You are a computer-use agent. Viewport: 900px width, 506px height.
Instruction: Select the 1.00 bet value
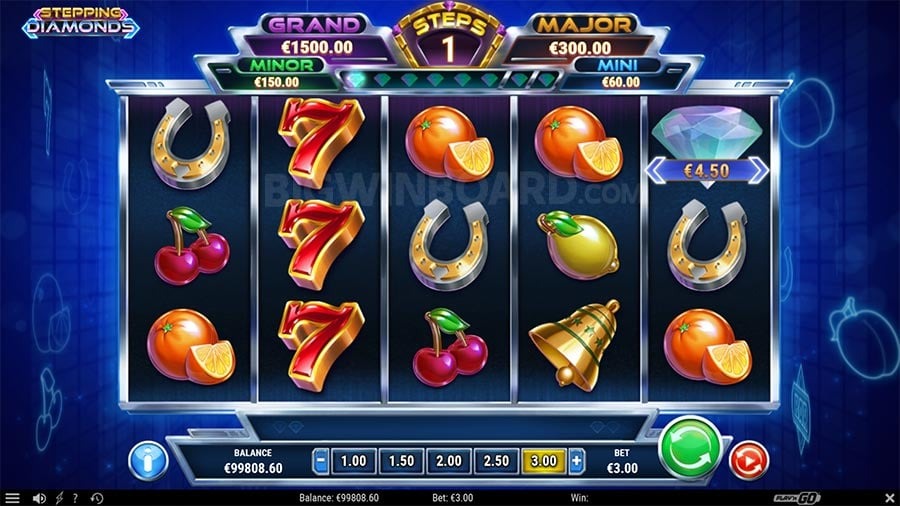(x=352, y=462)
